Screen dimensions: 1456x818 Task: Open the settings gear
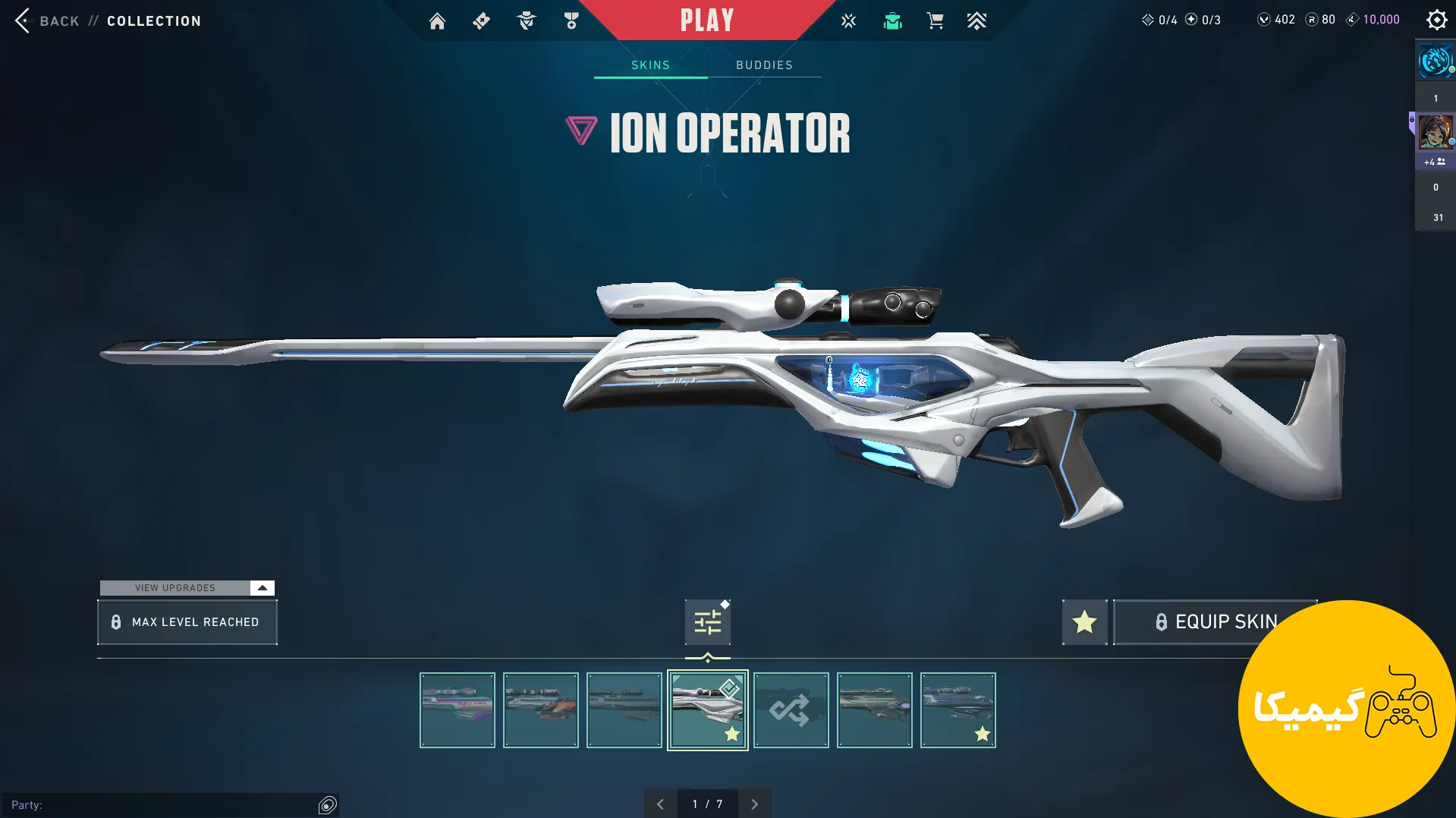tap(1436, 20)
